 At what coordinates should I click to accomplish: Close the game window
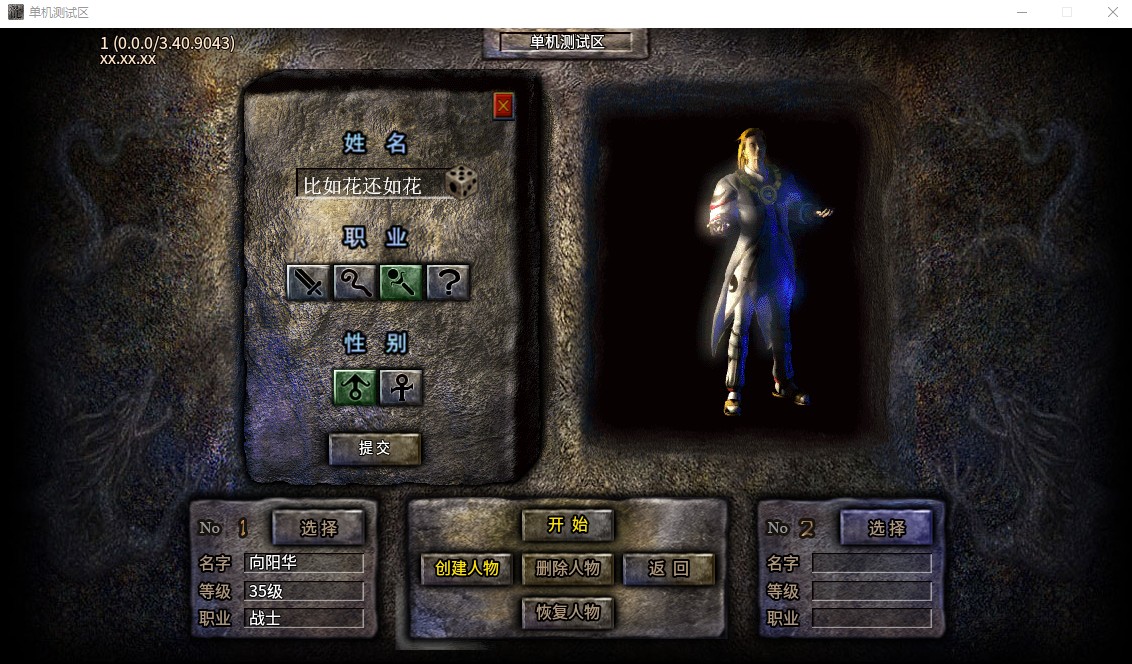pyautogui.click(x=1112, y=12)
